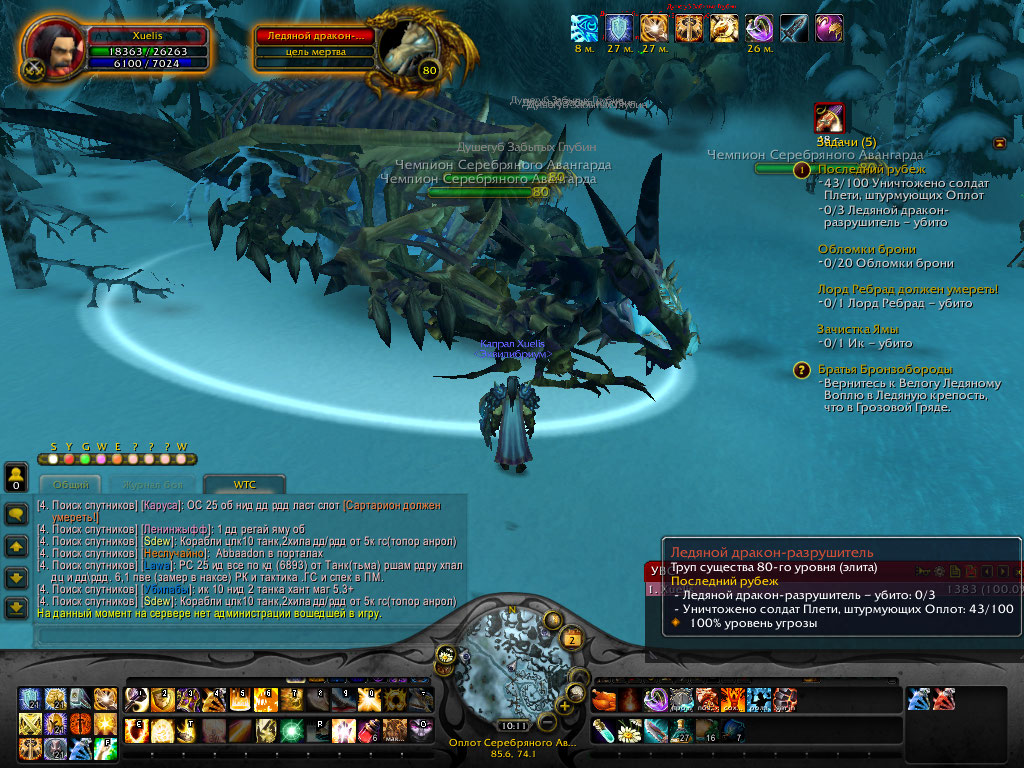Zoom in the minimap with plus button

click(x=563, y=705)
